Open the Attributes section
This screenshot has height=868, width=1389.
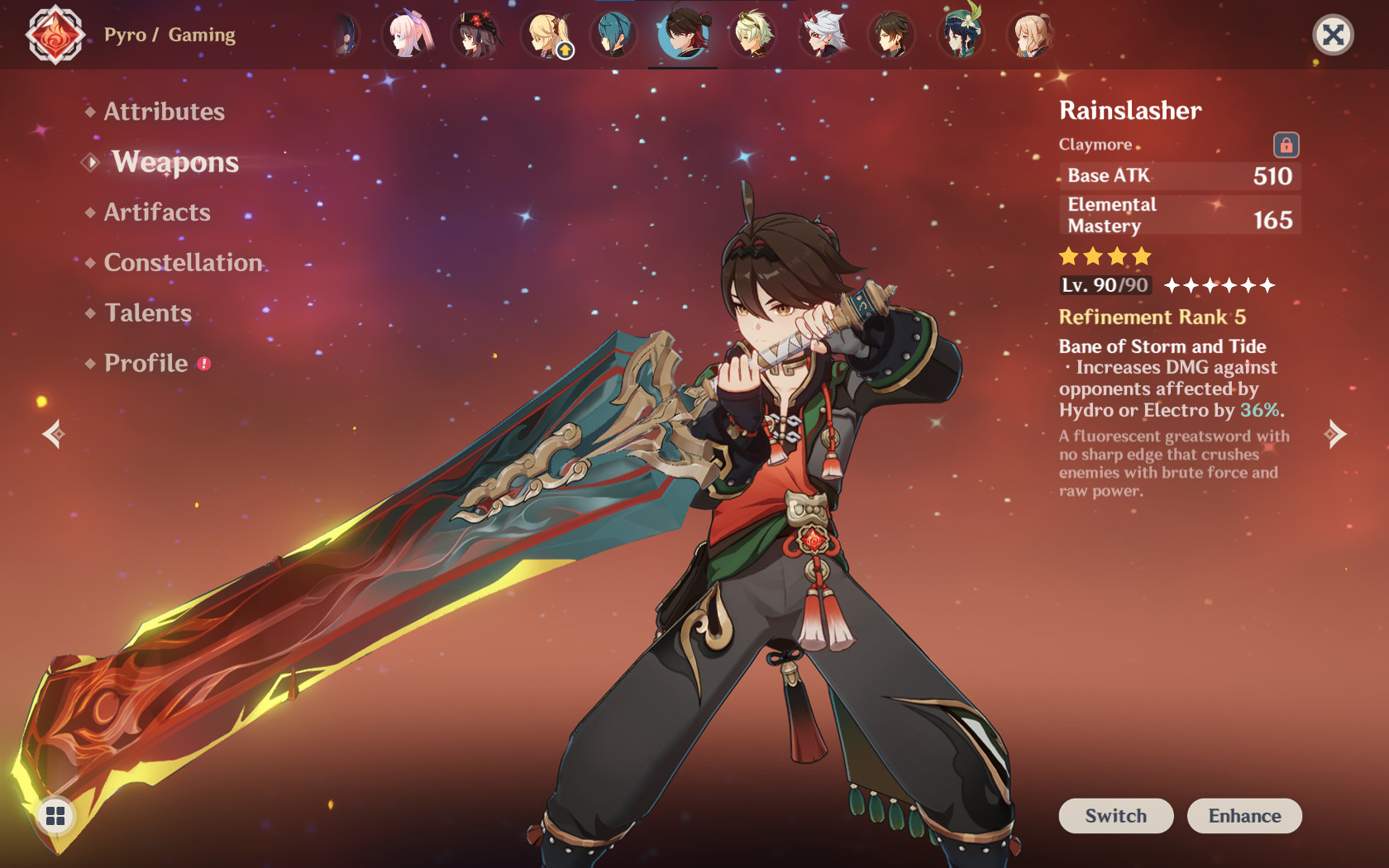tap(163, 112)
